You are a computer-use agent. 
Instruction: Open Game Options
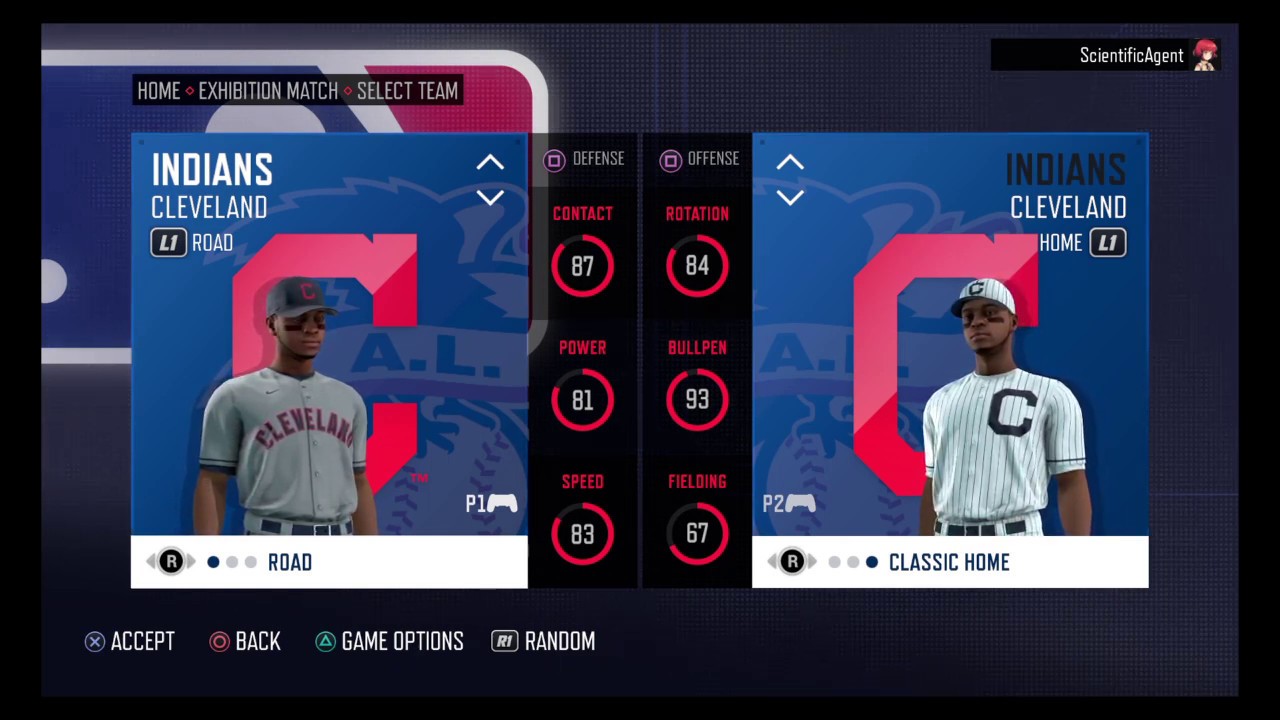click(x=390, y=642)
